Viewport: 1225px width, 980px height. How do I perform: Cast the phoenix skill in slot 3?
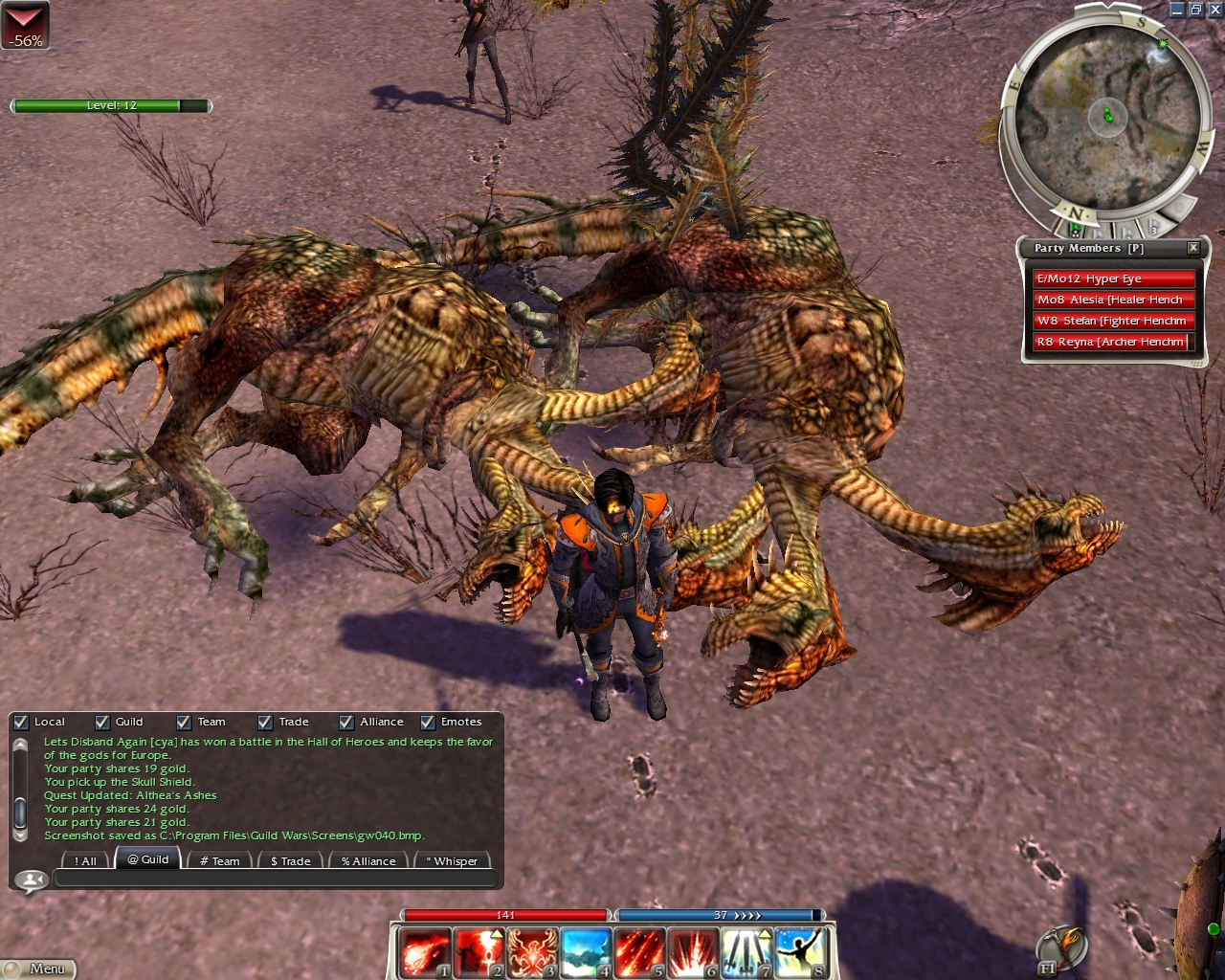[532, 952]
